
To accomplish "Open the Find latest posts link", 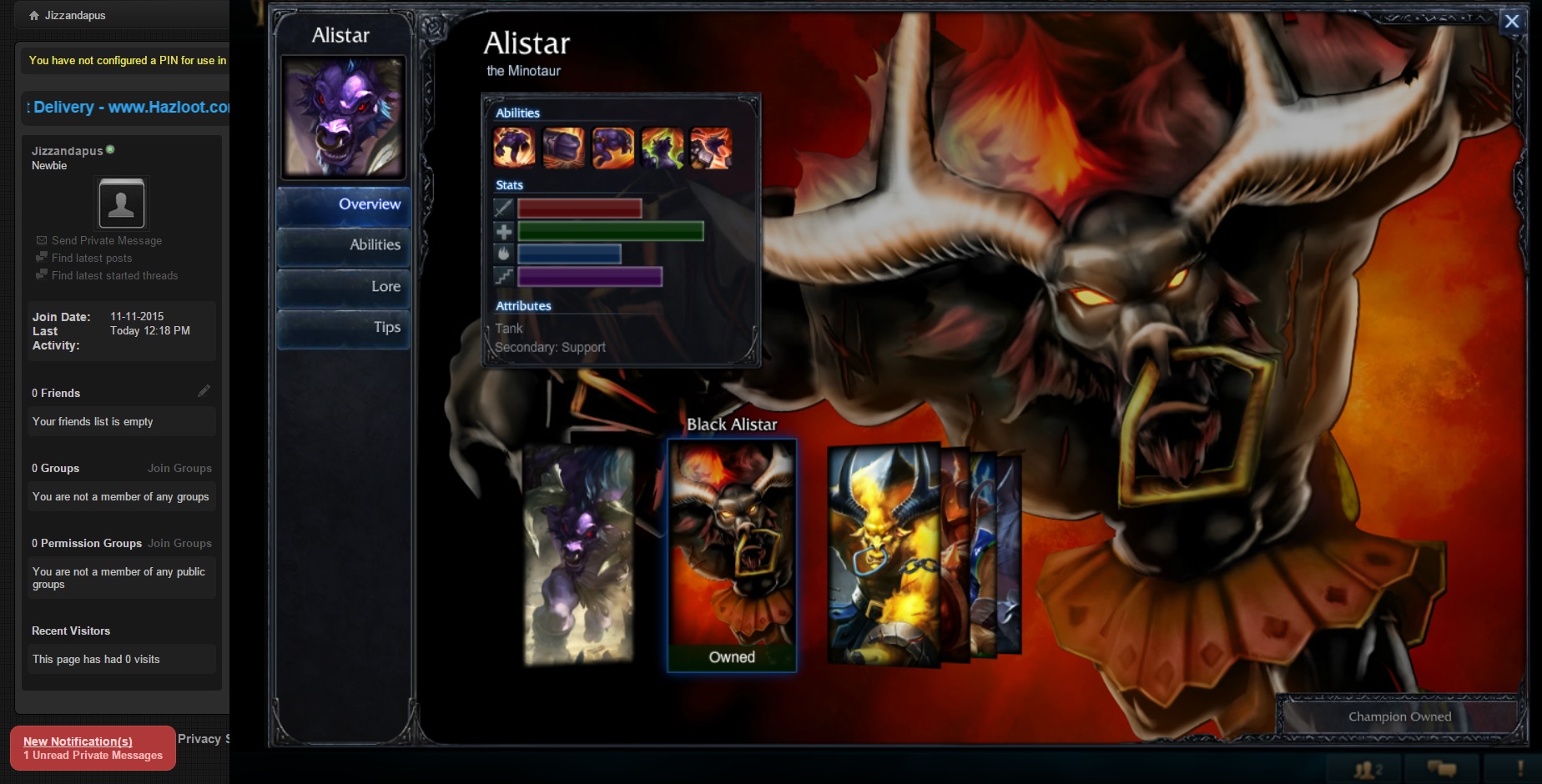I will (92, 259).
